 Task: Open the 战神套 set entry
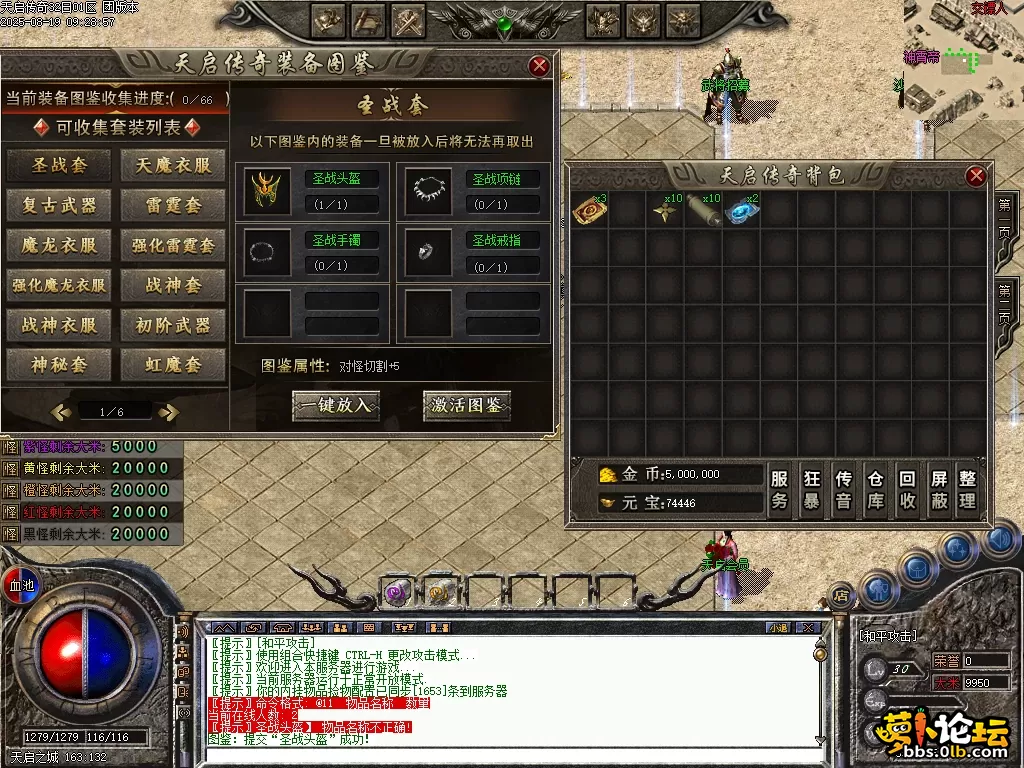[x=173, y=285]
